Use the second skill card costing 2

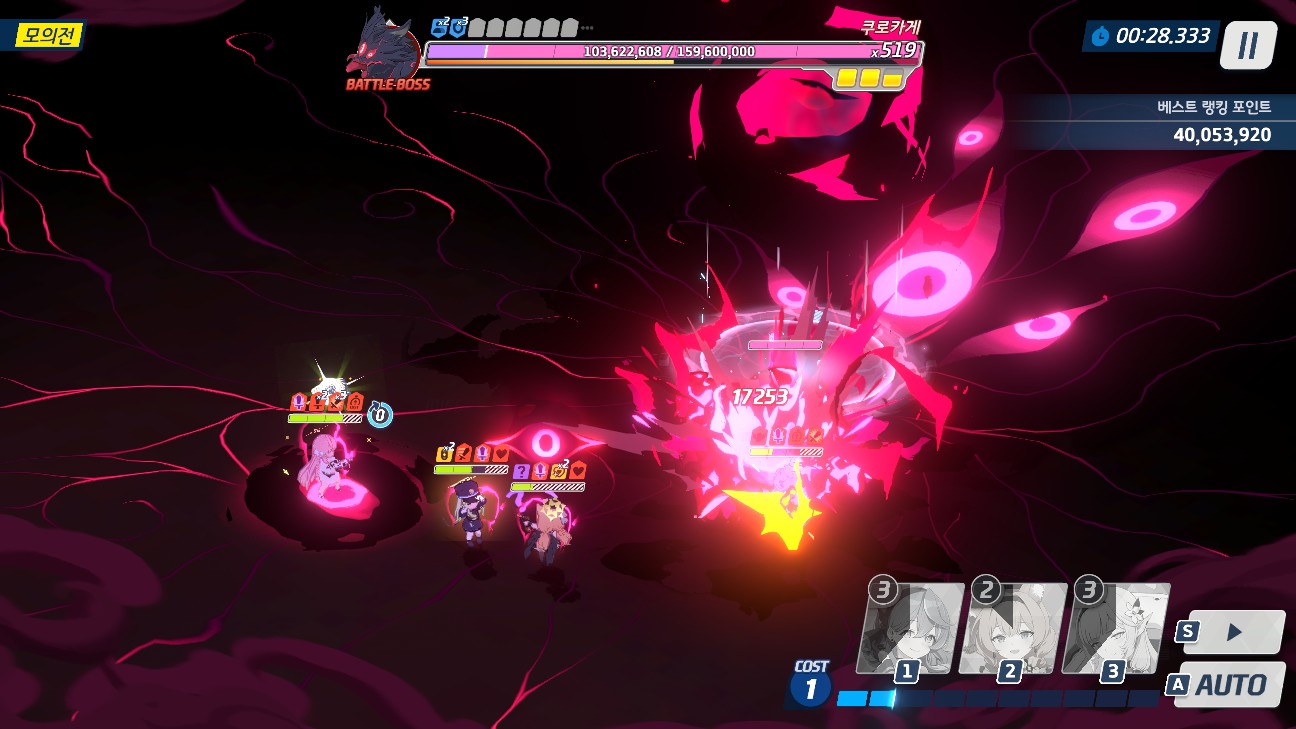click(1012, 630)
